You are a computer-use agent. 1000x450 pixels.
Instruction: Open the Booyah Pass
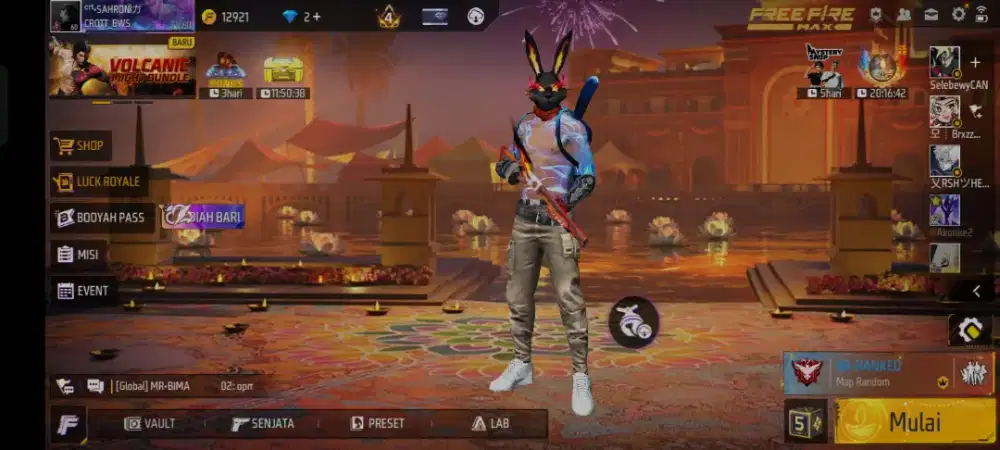[101, 217]
